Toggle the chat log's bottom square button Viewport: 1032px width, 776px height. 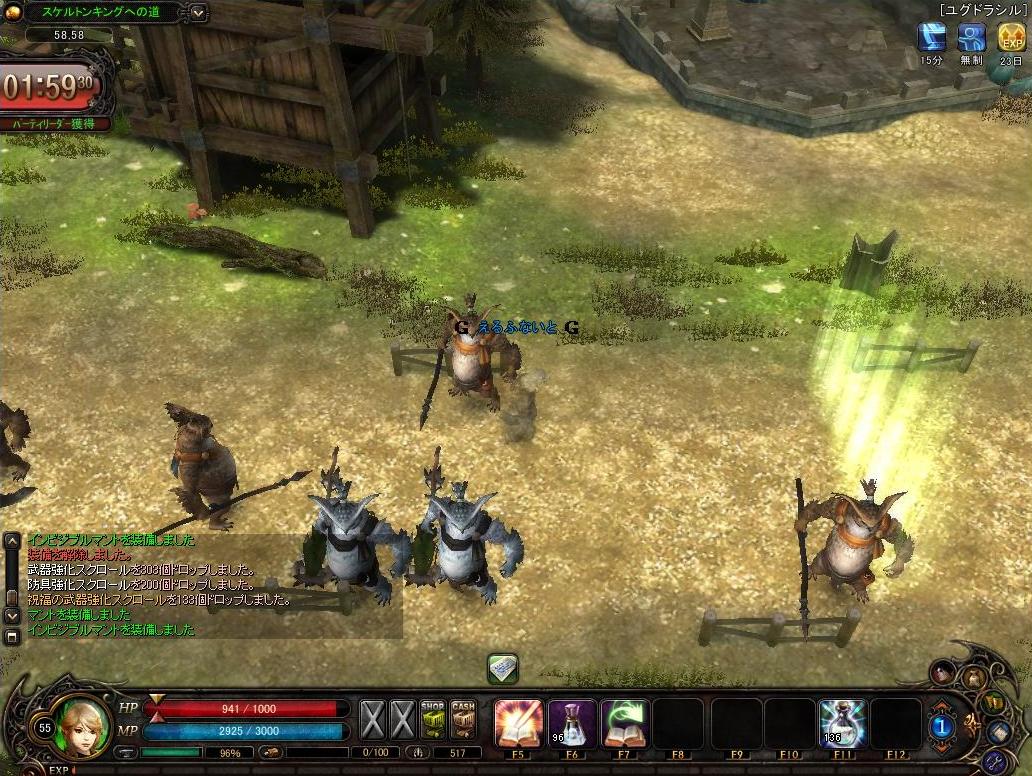tap(12, 636)
